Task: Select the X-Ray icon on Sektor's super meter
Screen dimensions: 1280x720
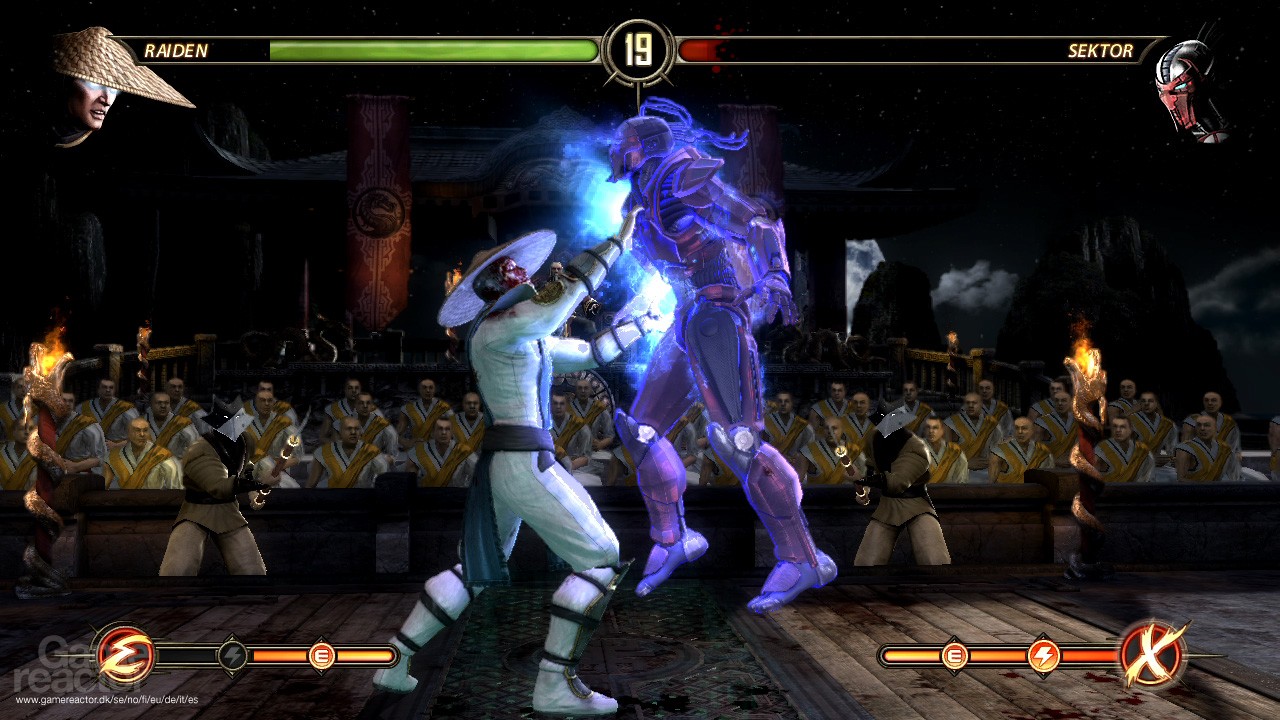Action: point(1152,655)
